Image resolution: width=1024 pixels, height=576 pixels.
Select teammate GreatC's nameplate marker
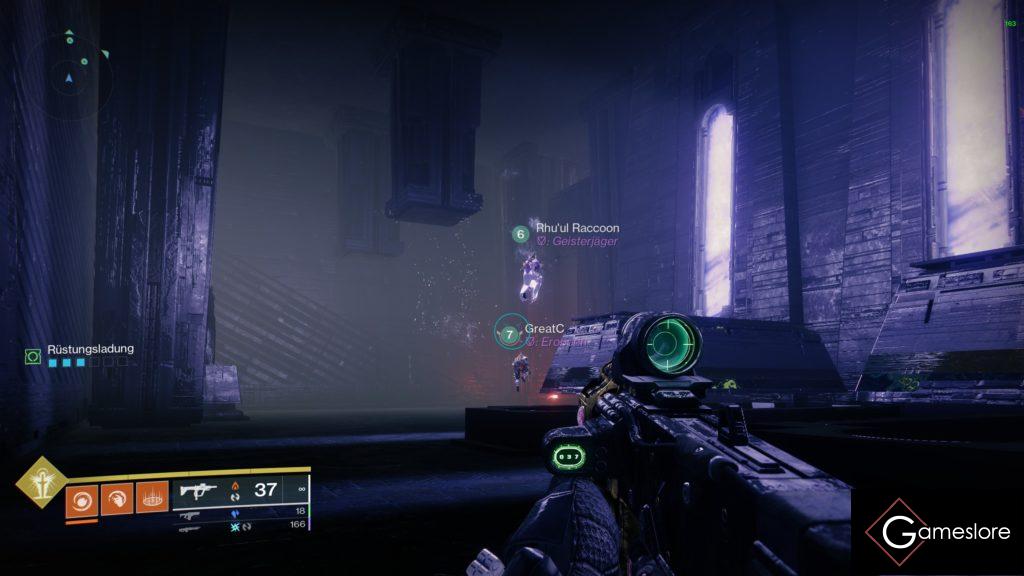(511, 334)
